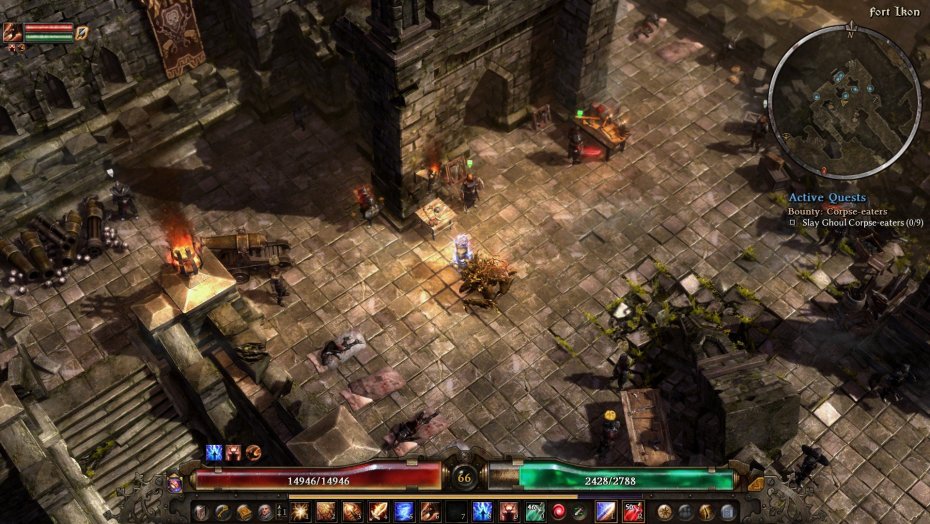Click the gold-framed blue icon beside the pet bars

click(83, 33)
